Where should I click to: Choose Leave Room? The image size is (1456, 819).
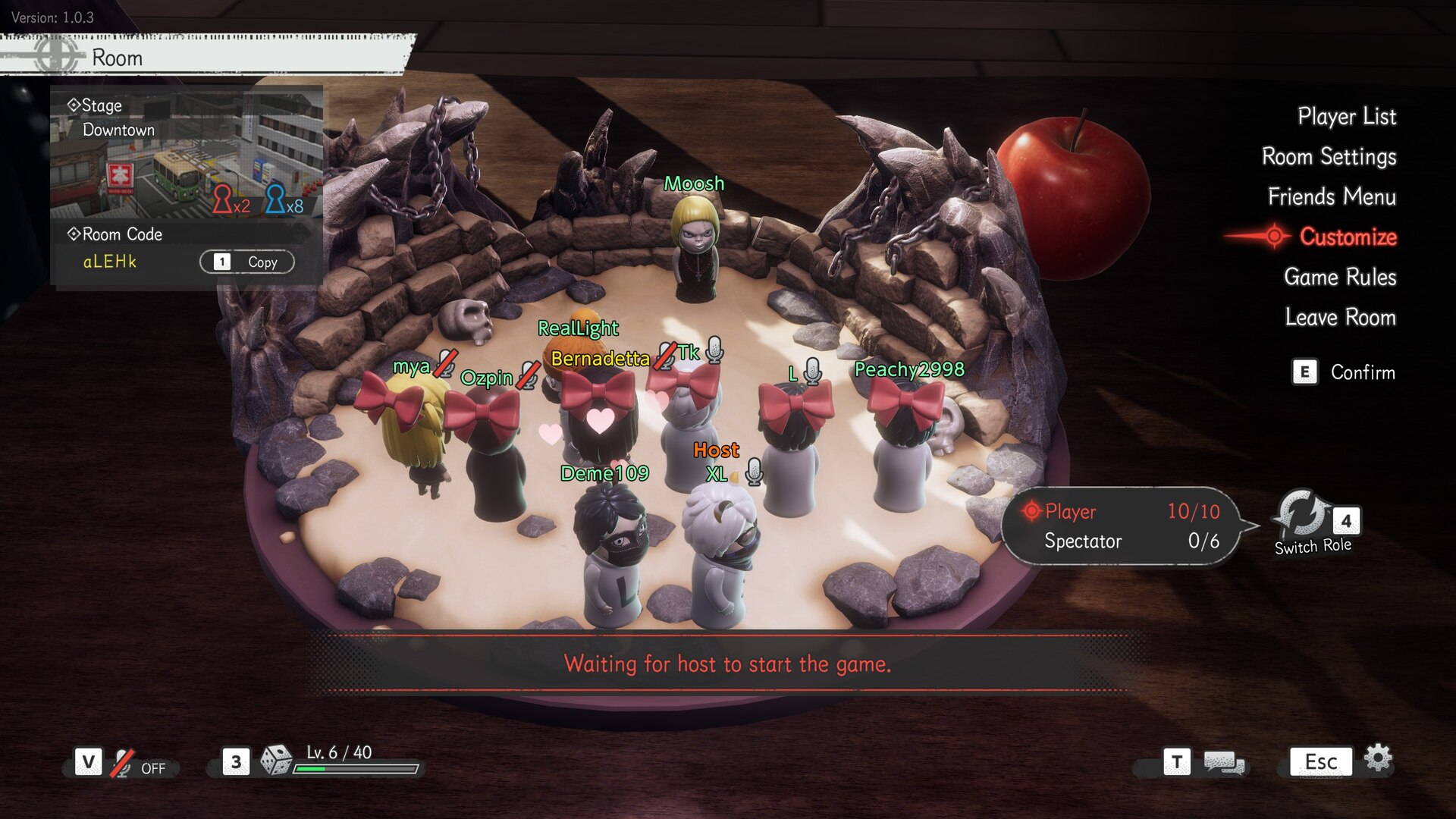tap(1340, 318)
